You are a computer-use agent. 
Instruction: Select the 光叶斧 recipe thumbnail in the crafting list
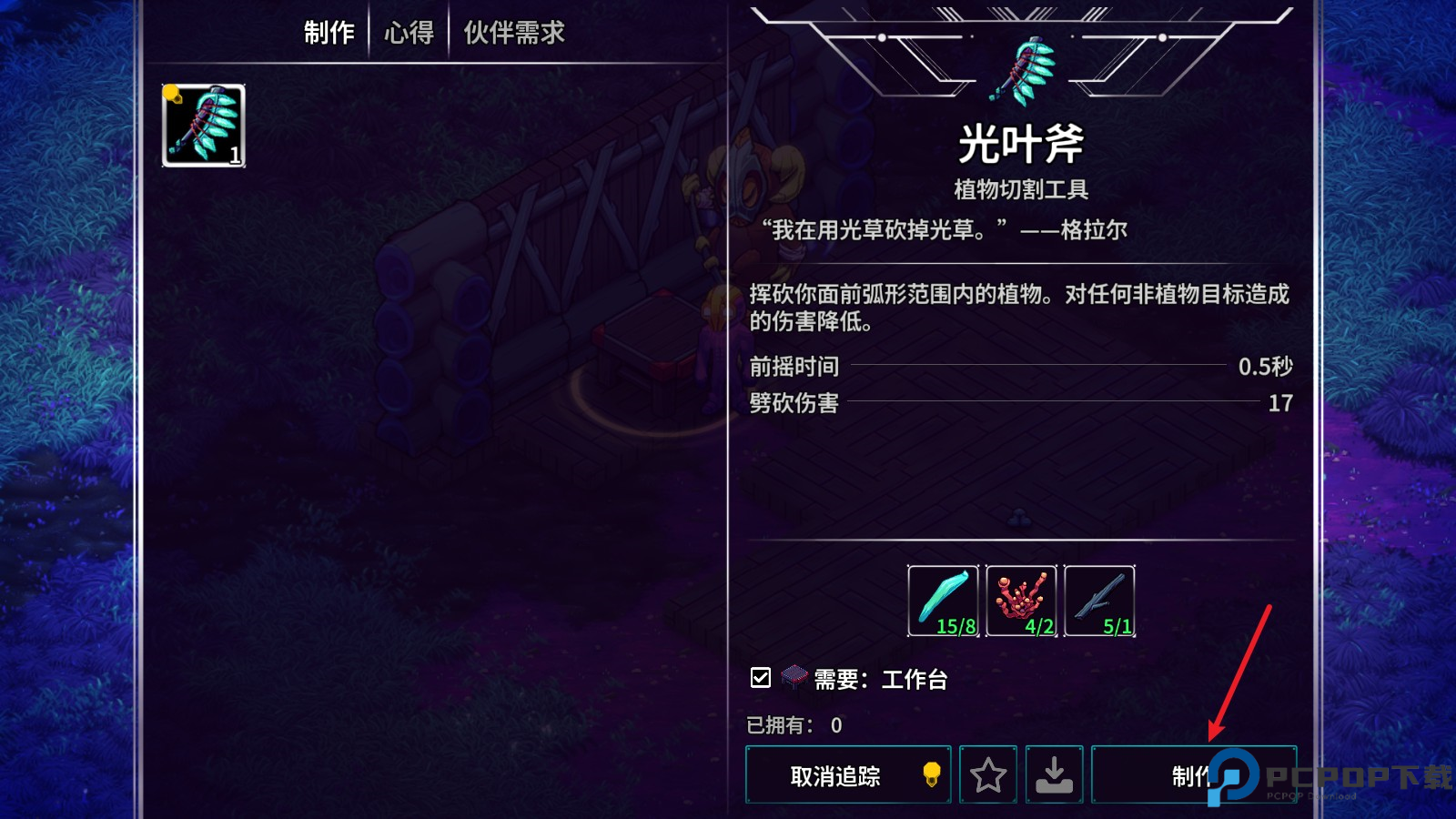pos(202,125)
